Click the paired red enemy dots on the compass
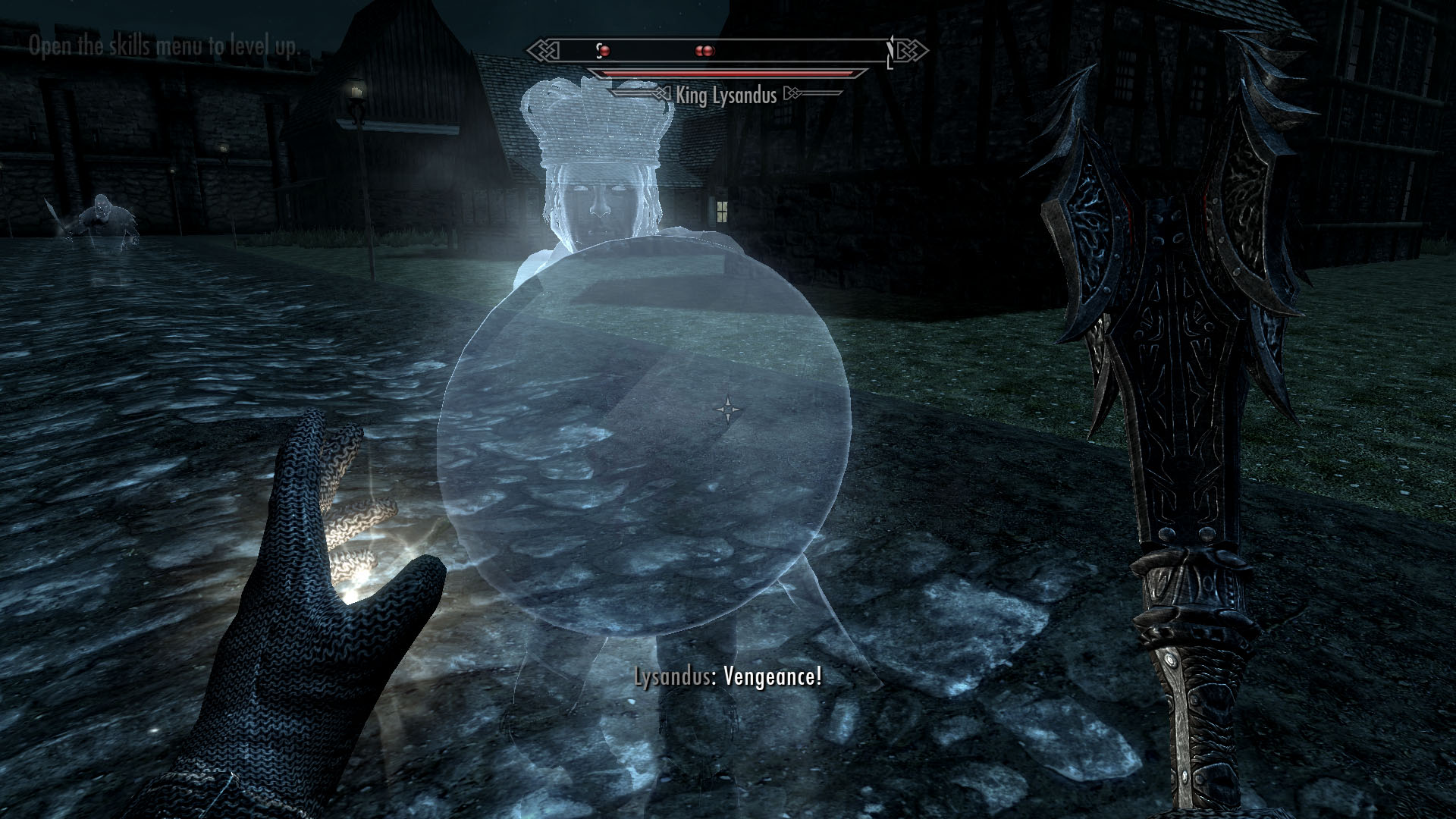Screen dimensions: 1456x819 click(702, 50)
